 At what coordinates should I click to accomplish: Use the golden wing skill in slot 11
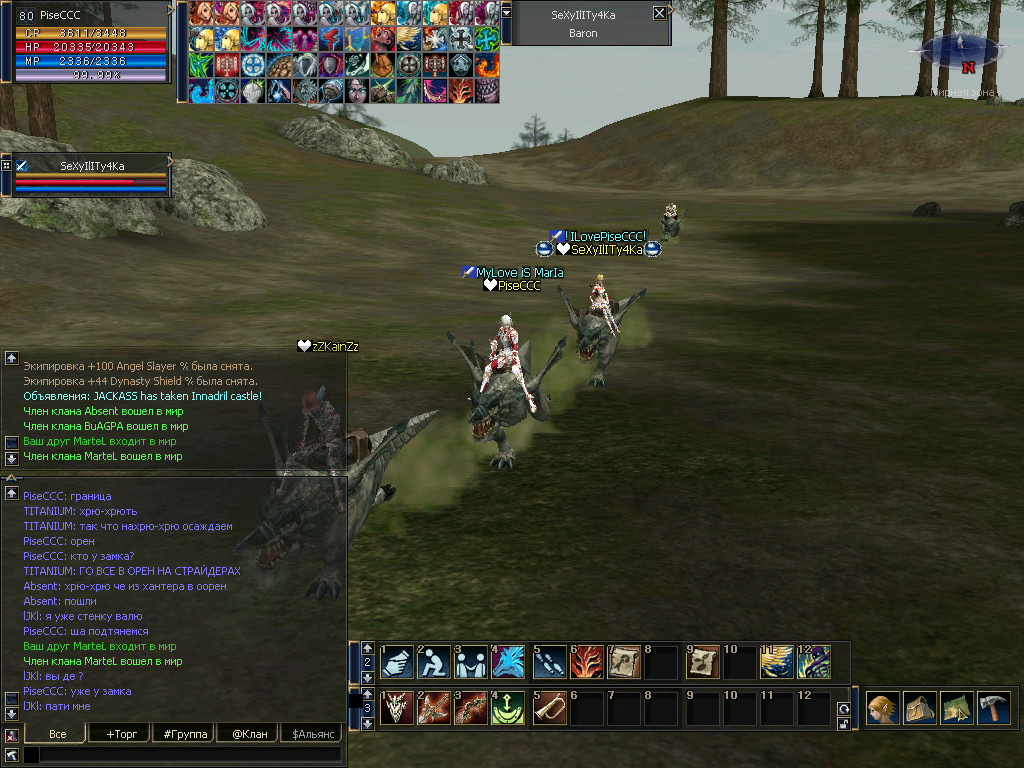777,661
